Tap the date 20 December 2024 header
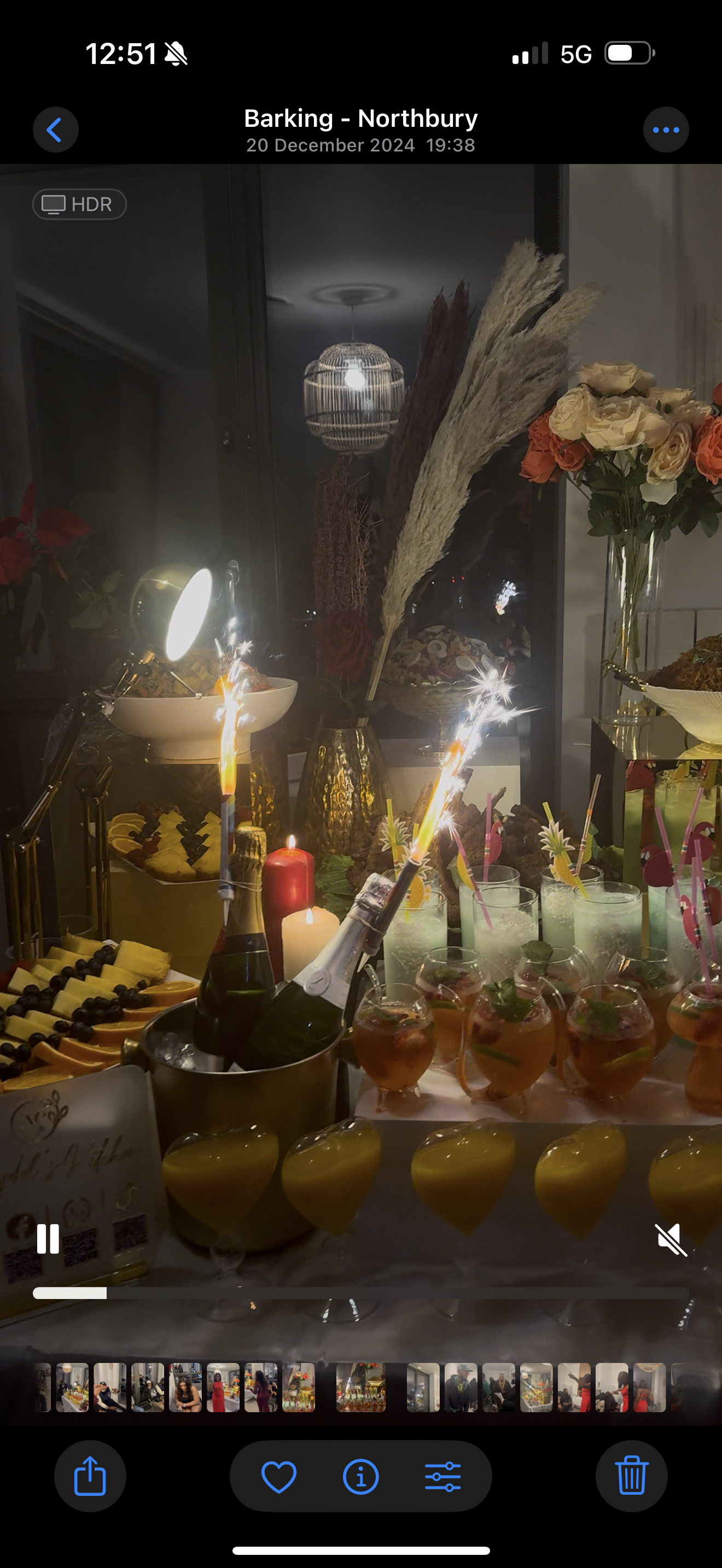This screenshot has height=1568, width=722. (x=360, y=145)
